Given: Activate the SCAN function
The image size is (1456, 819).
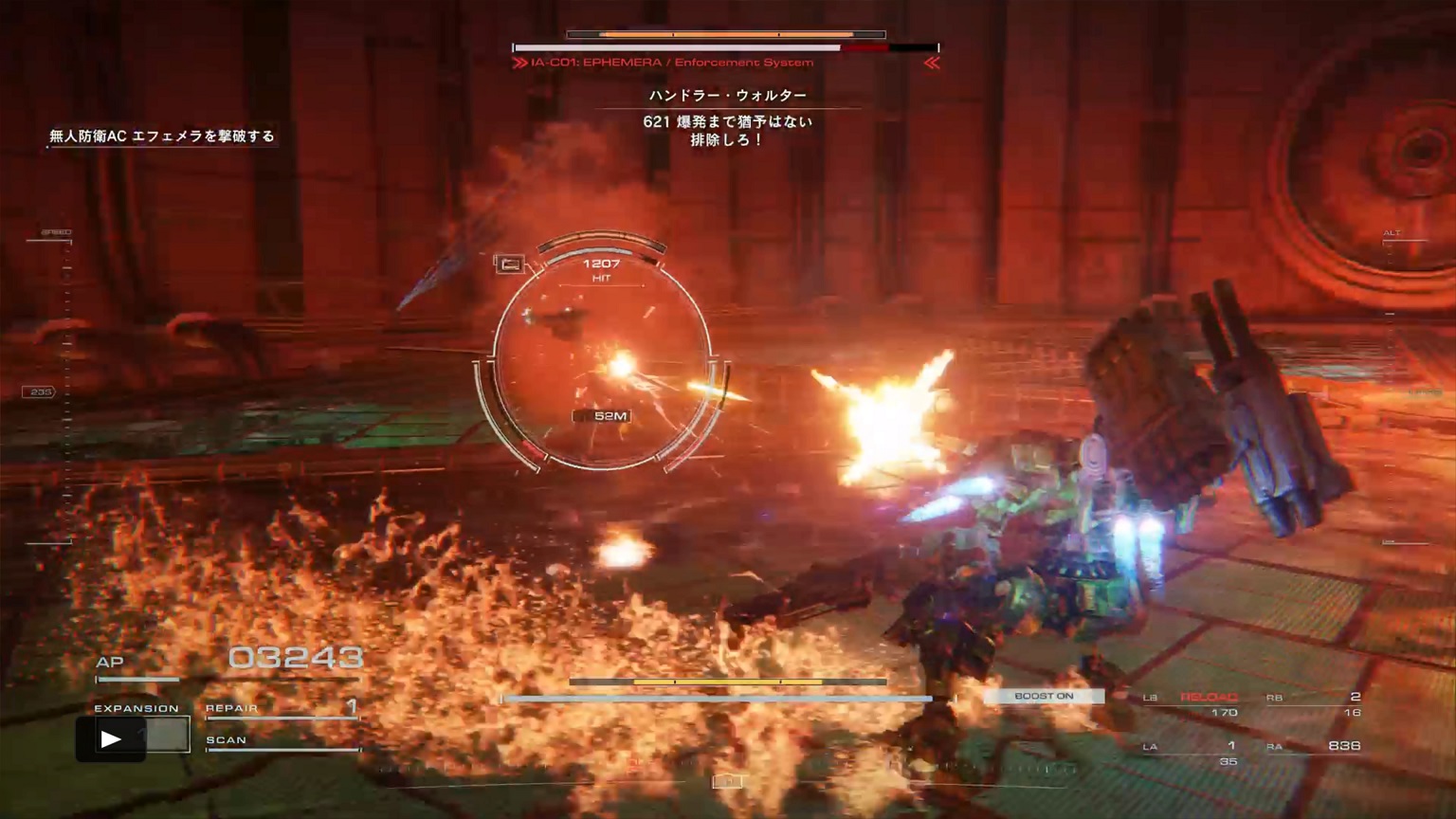Looking at the screenshot, I should click(282, 741).
